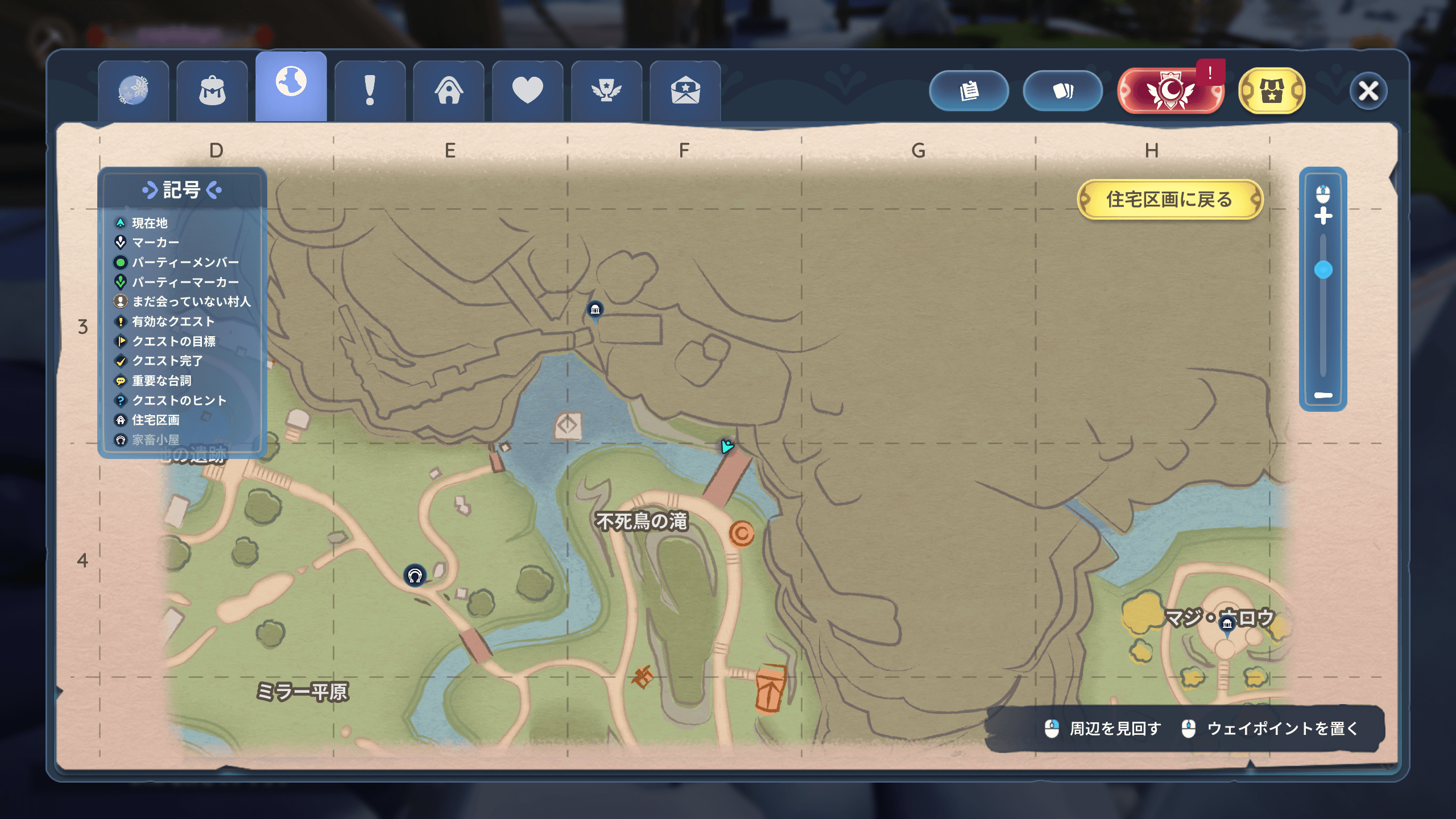Open the red moon emblem event button
Screen dimensions: 1456x819
(1169, 91)
